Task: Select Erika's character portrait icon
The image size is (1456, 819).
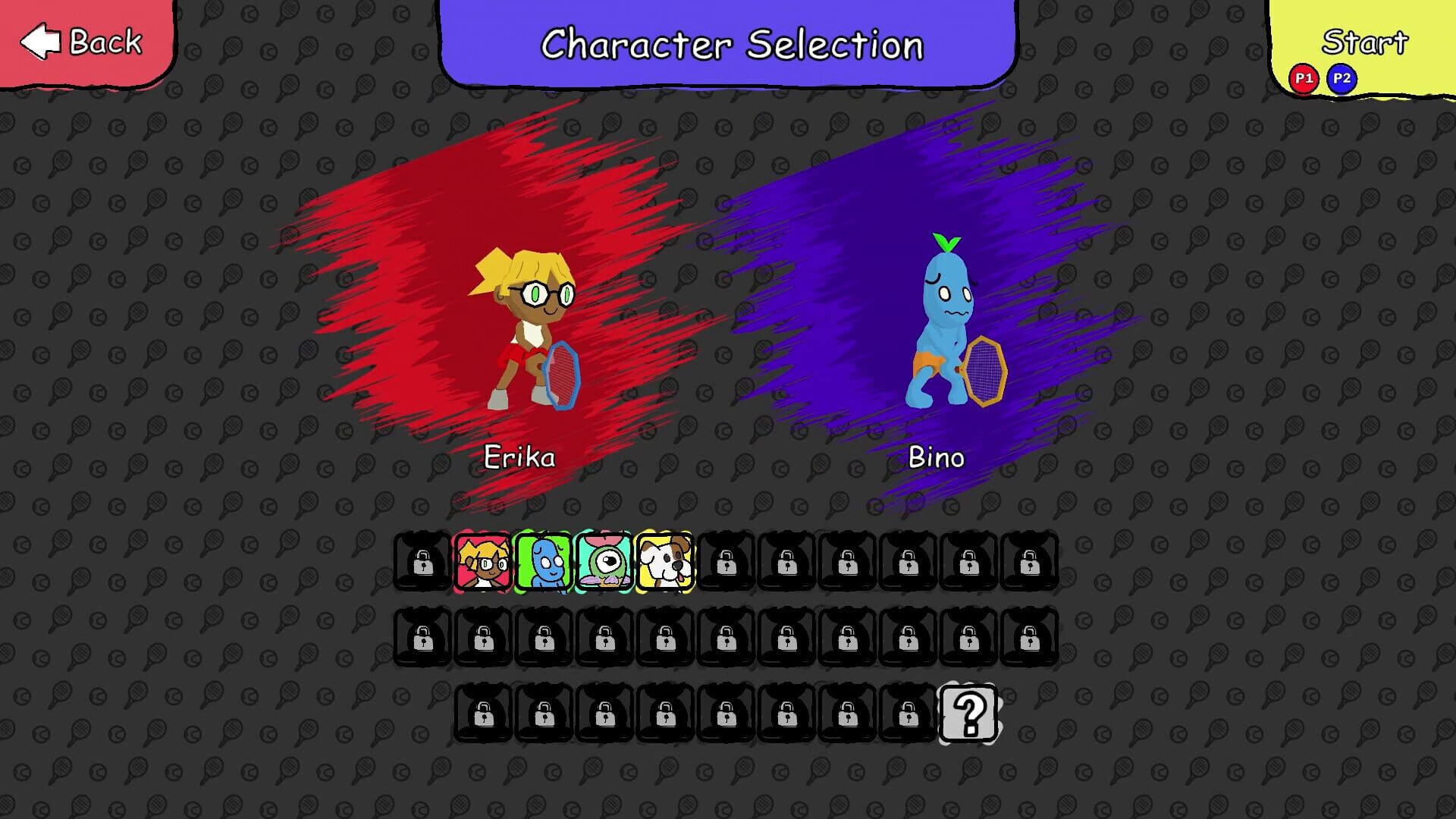Action: tap(483, 562)
